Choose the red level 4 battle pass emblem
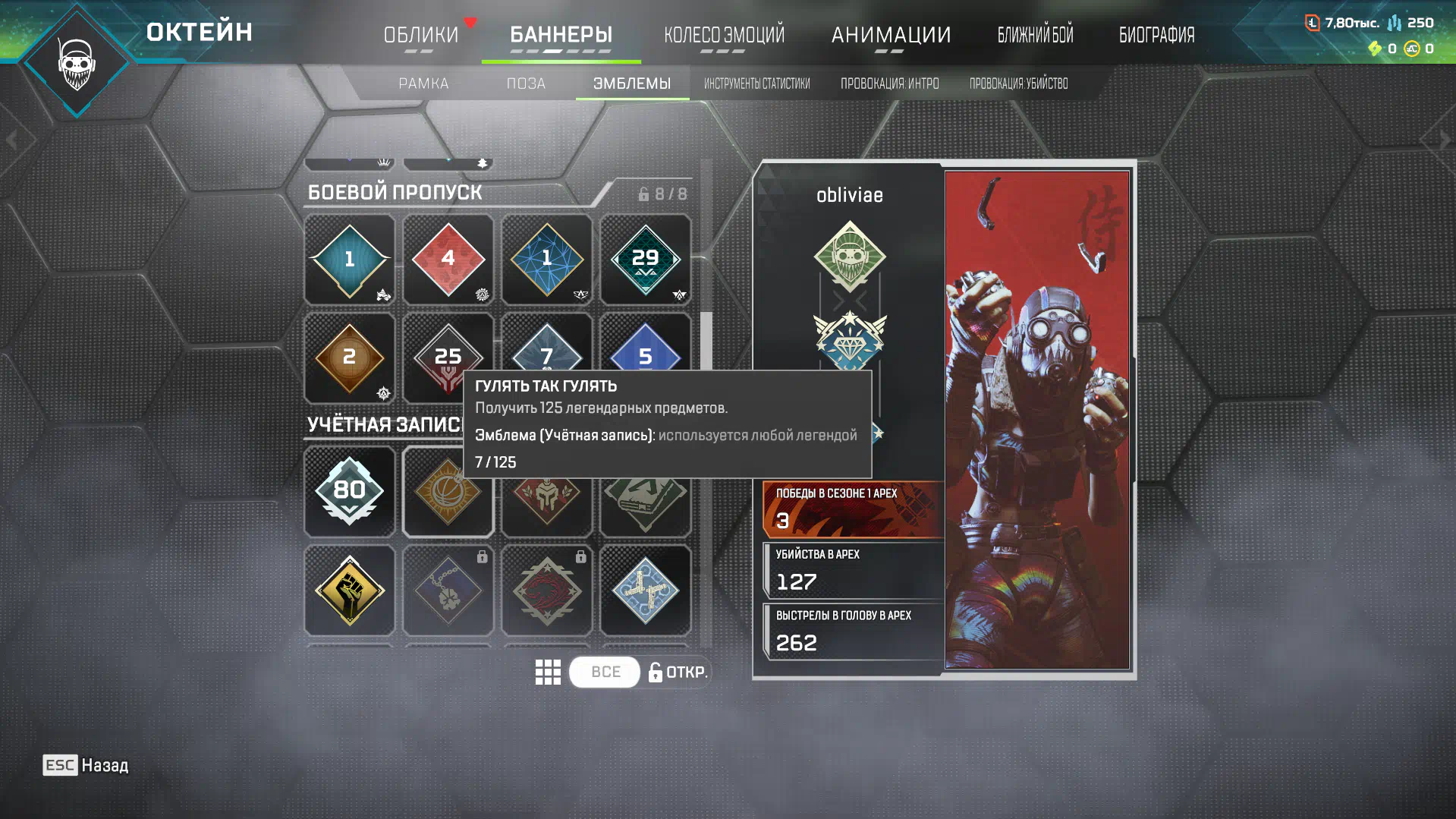1456x819 pixels. [x=448, y=260]
